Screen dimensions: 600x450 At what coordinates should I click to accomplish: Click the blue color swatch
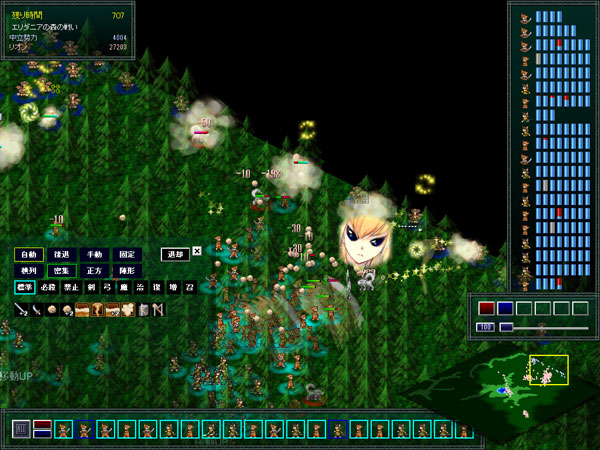pos(506,308)
